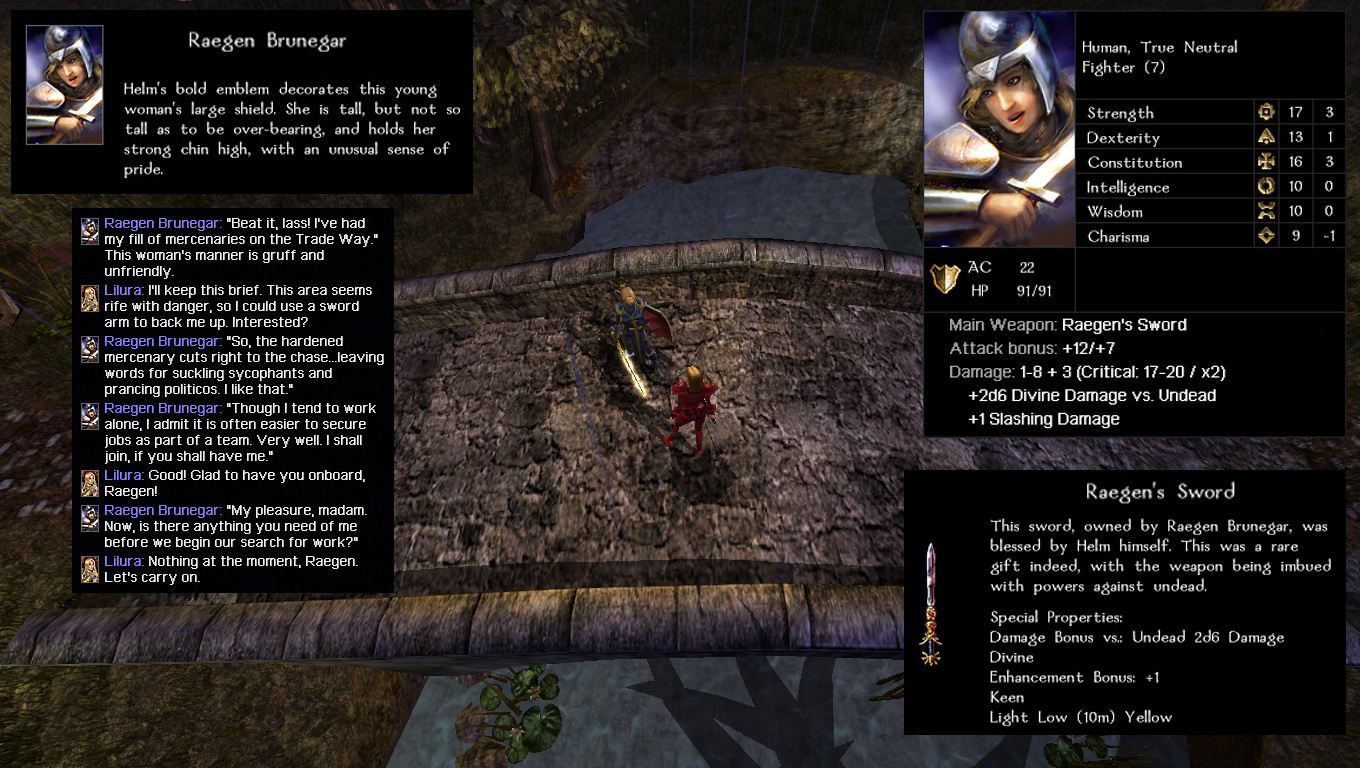This screenshot has height=768, width=1360.
Task: Click Lilura's portrait beside her first reply
Action: click(89, 298)
